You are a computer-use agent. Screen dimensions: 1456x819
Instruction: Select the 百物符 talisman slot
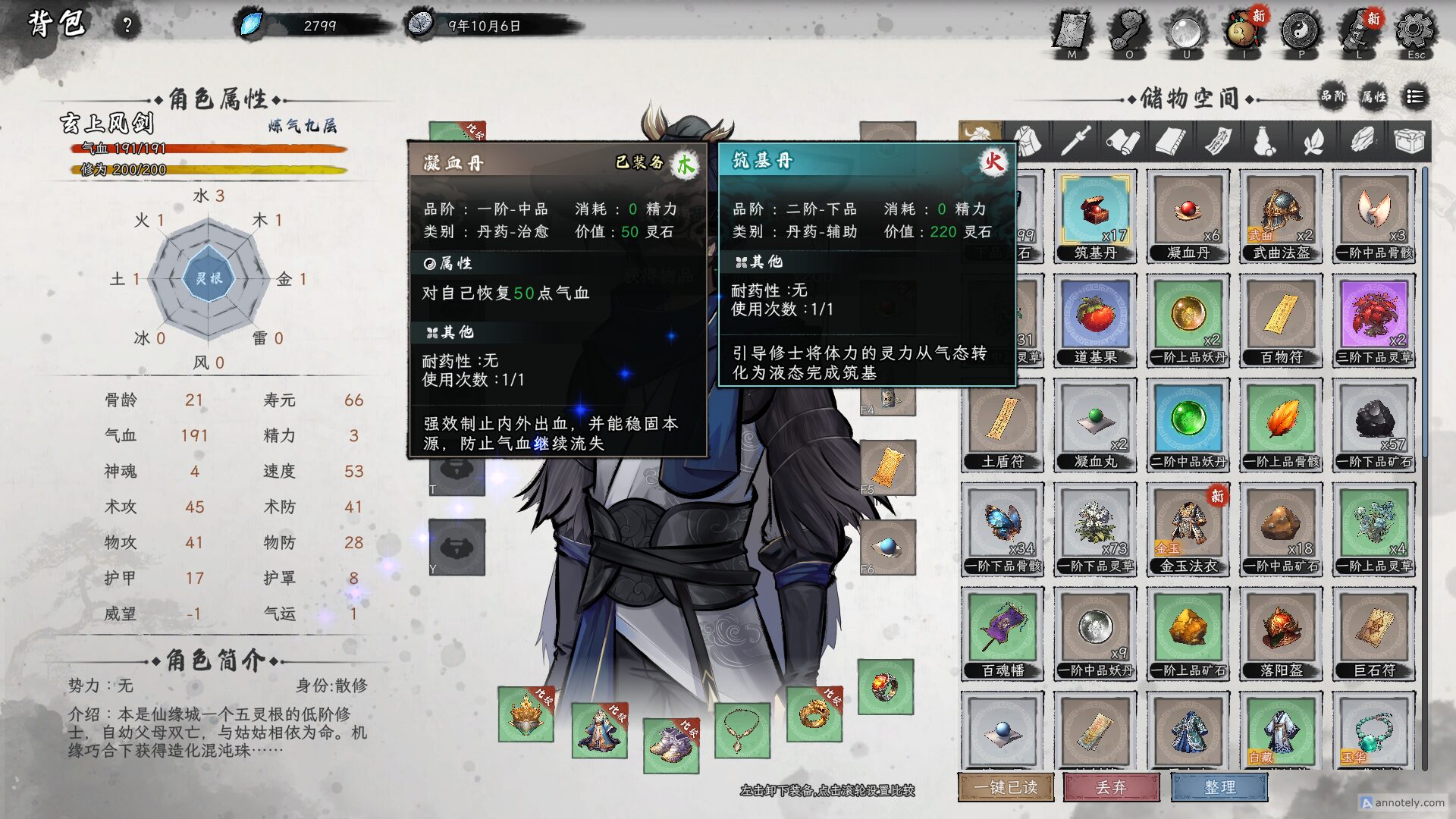(x=1281, y=320)
